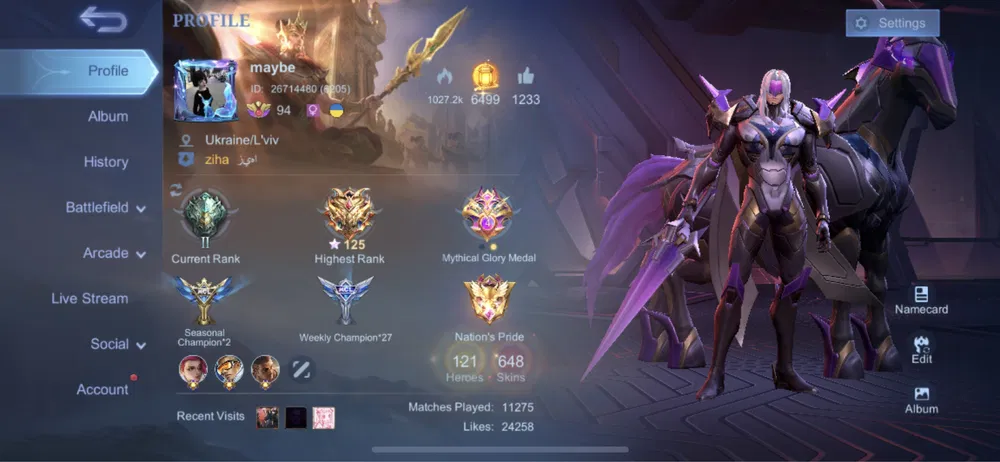Viewport: 1000px width, 462px height.
Task: Select the Mythical Glory Medal
Action: [x=488, y=216]
